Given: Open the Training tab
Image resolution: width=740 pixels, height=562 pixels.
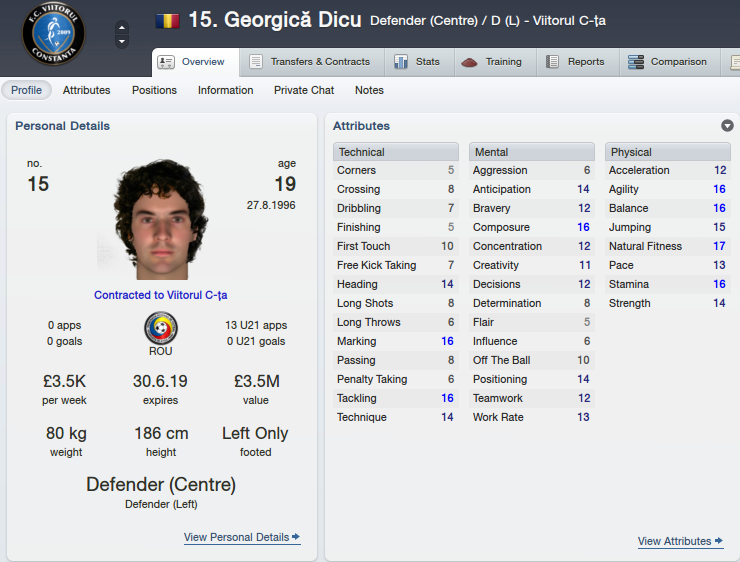Looking at the screenshot, I should coord(492,62).
